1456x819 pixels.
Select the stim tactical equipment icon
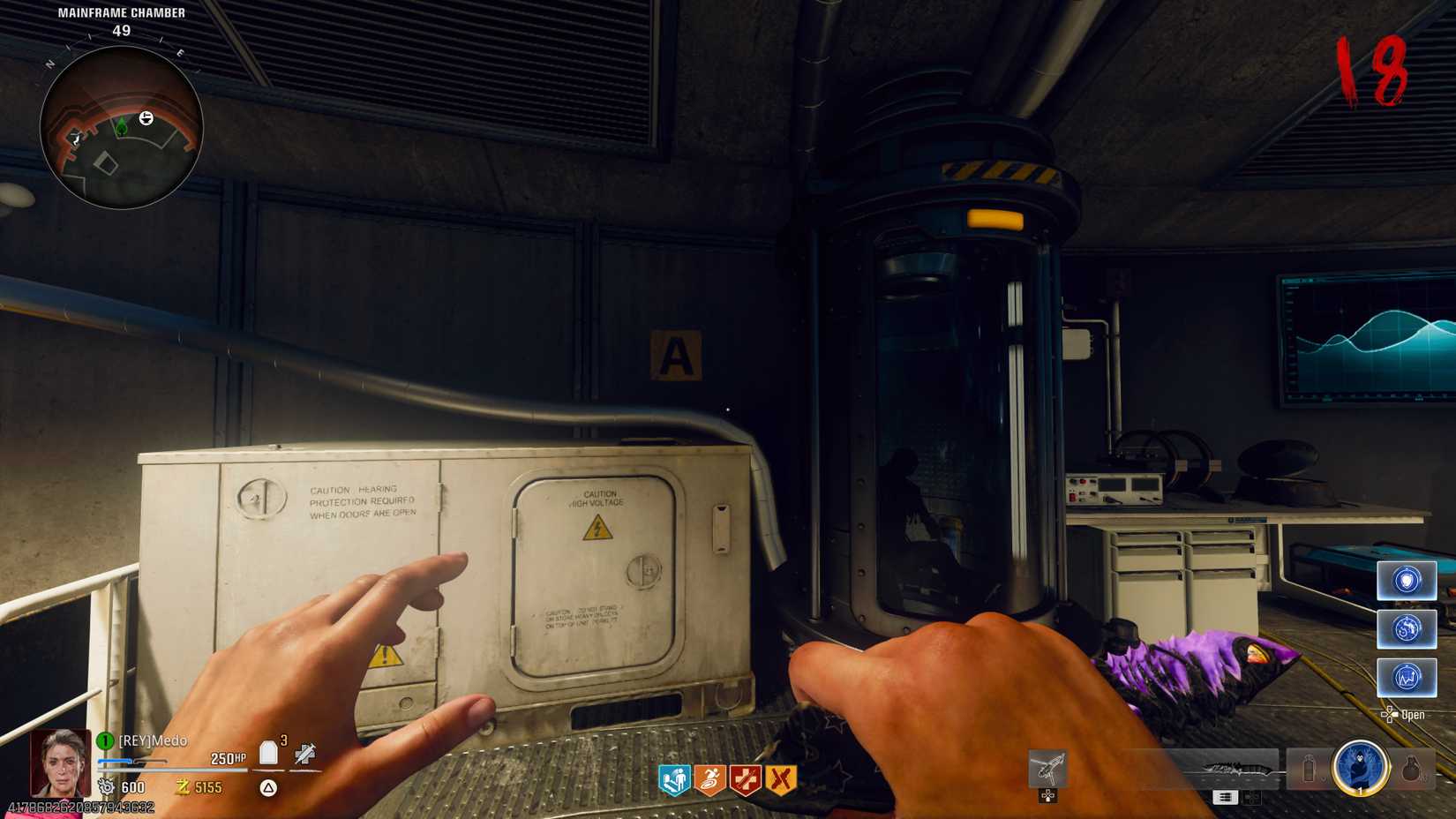coord(1308,770)
